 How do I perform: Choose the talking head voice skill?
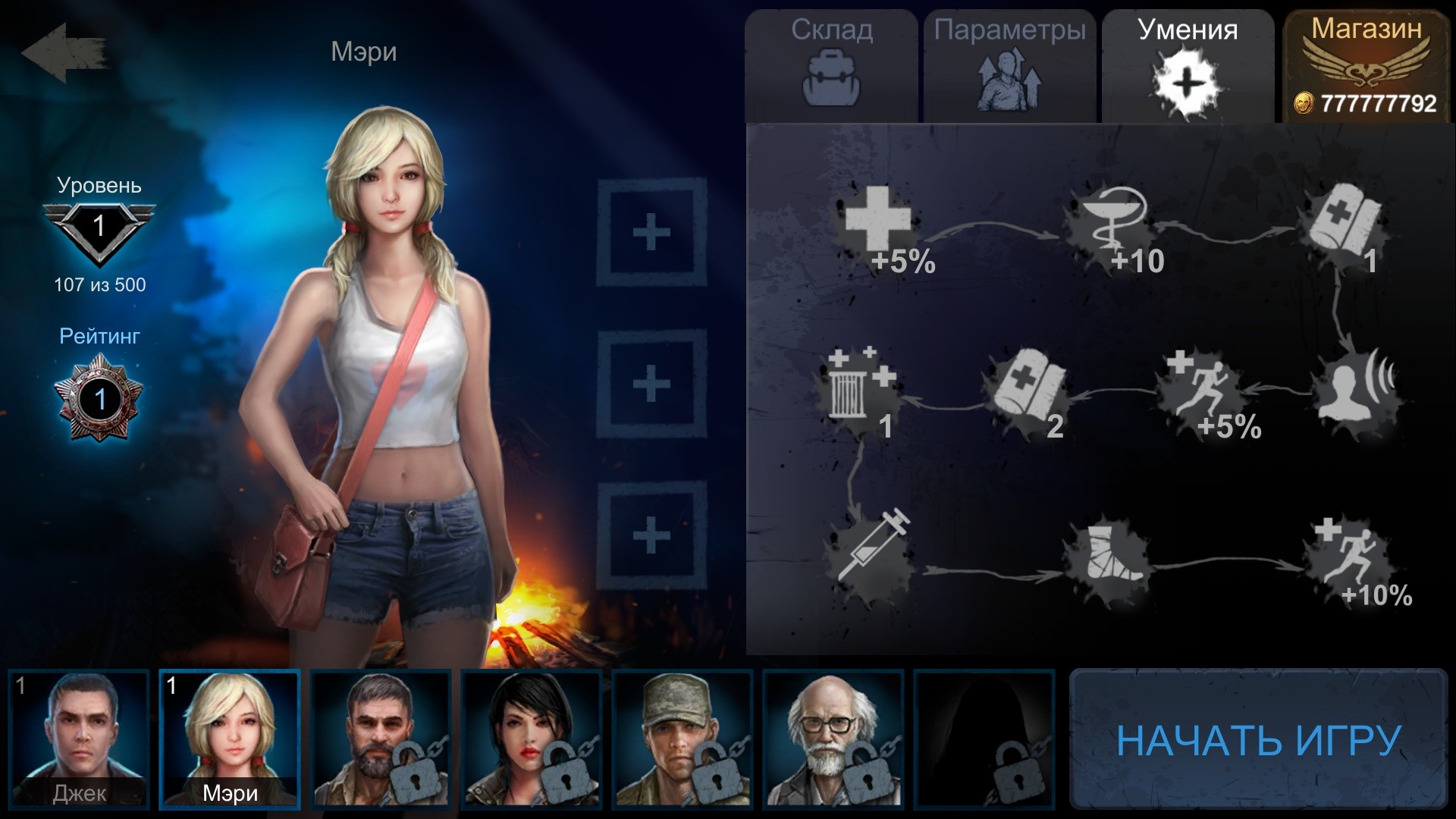tap(1357, 391)
